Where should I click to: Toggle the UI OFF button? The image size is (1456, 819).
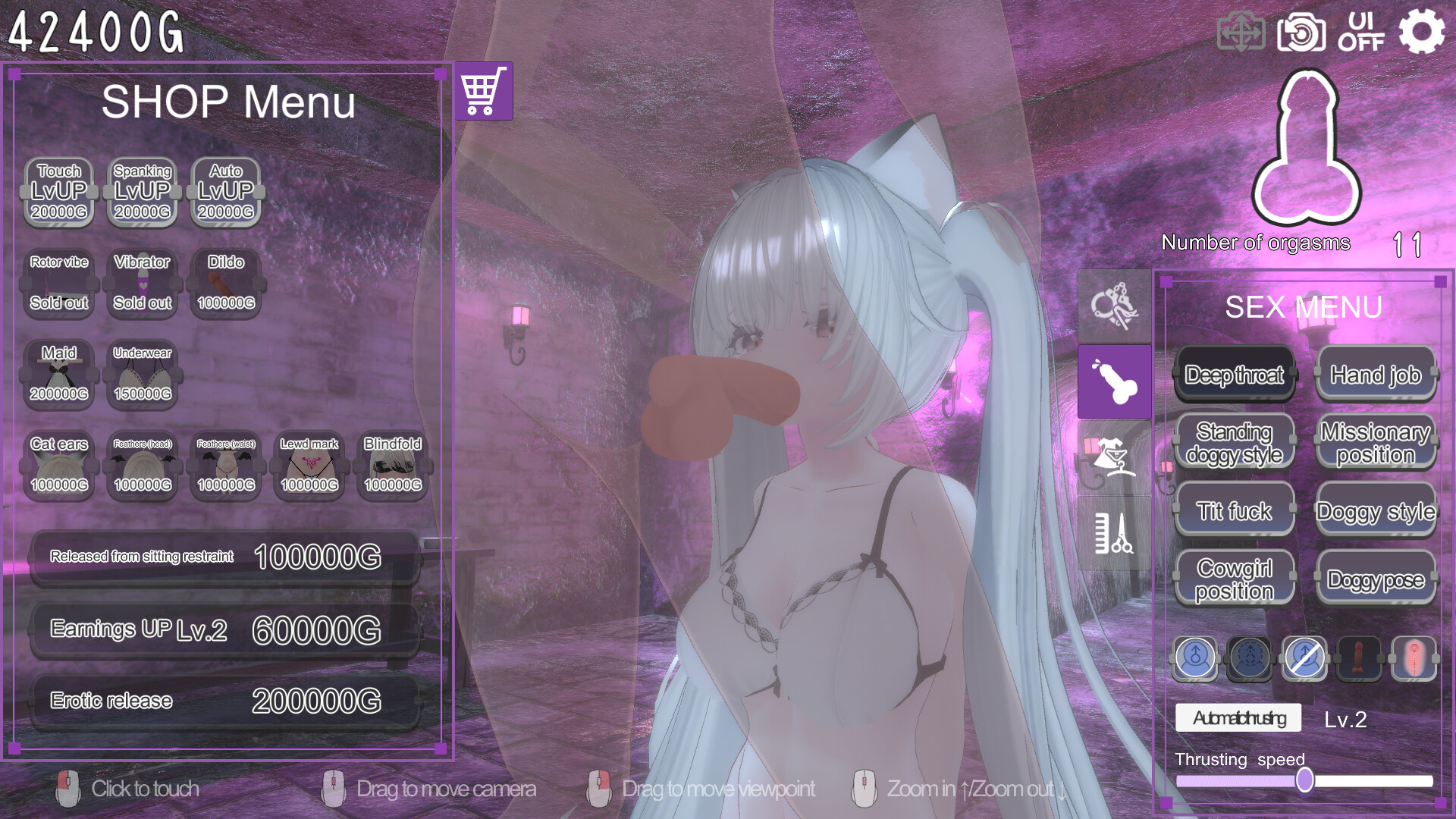click(1361, 32)
